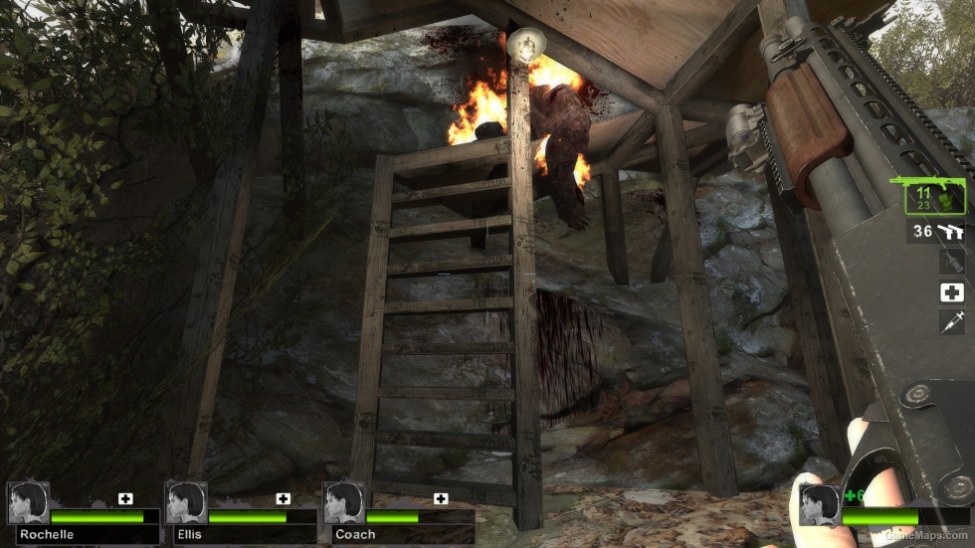Select the first aid kit slot

click(x=952, y=292)
